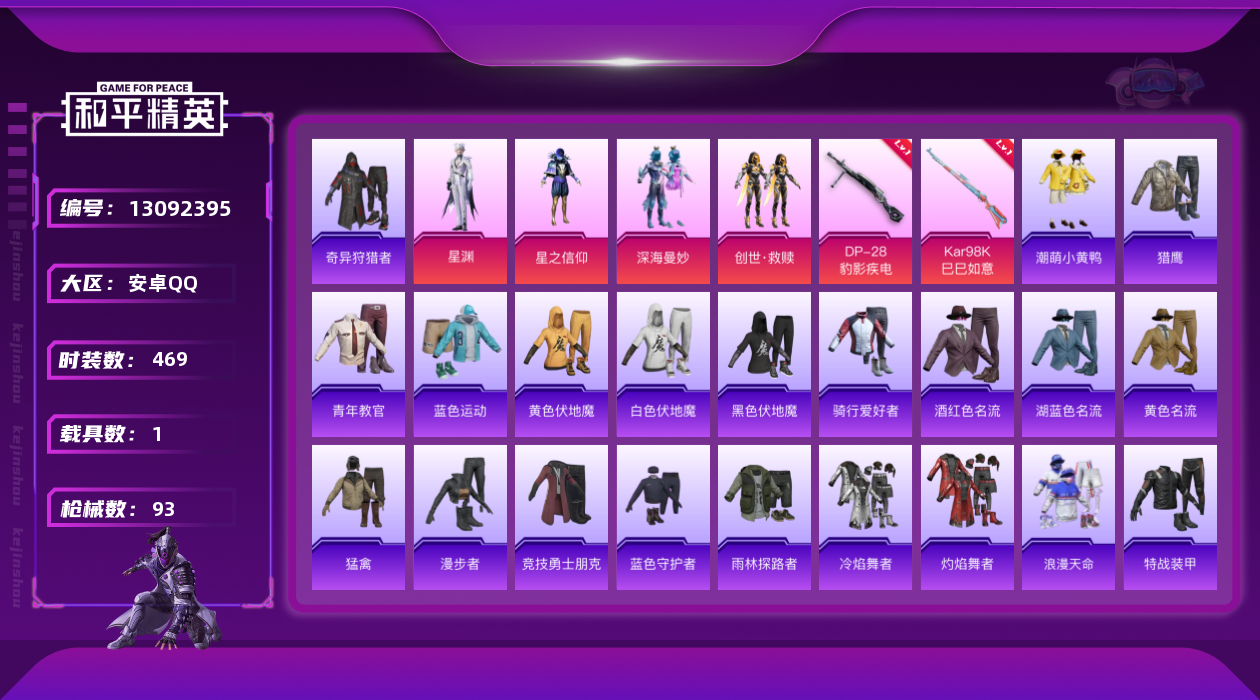
Task: Choose the 湖蓝色名流 suit card
Action: 1068,364
